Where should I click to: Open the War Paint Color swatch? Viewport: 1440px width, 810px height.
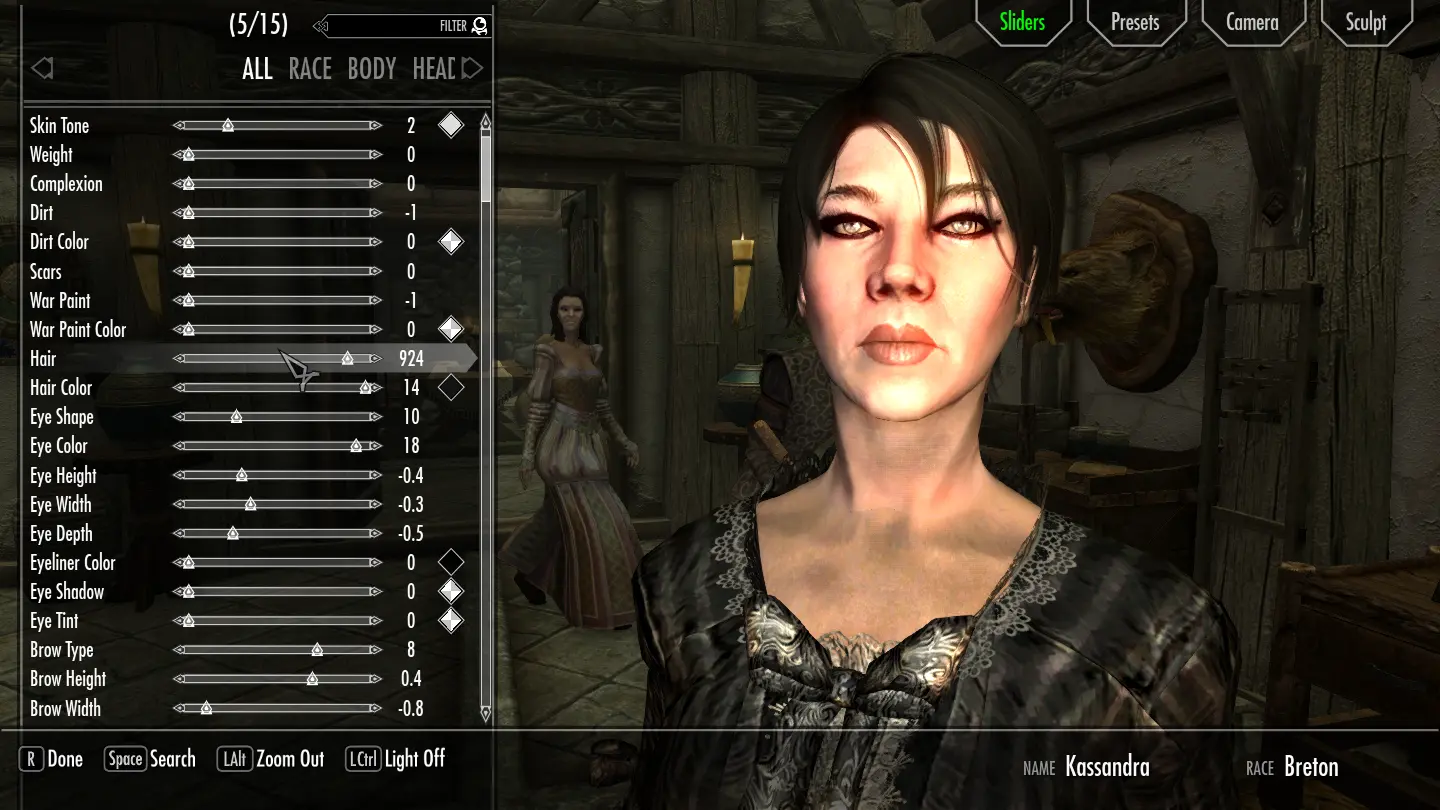click(451, 329)
